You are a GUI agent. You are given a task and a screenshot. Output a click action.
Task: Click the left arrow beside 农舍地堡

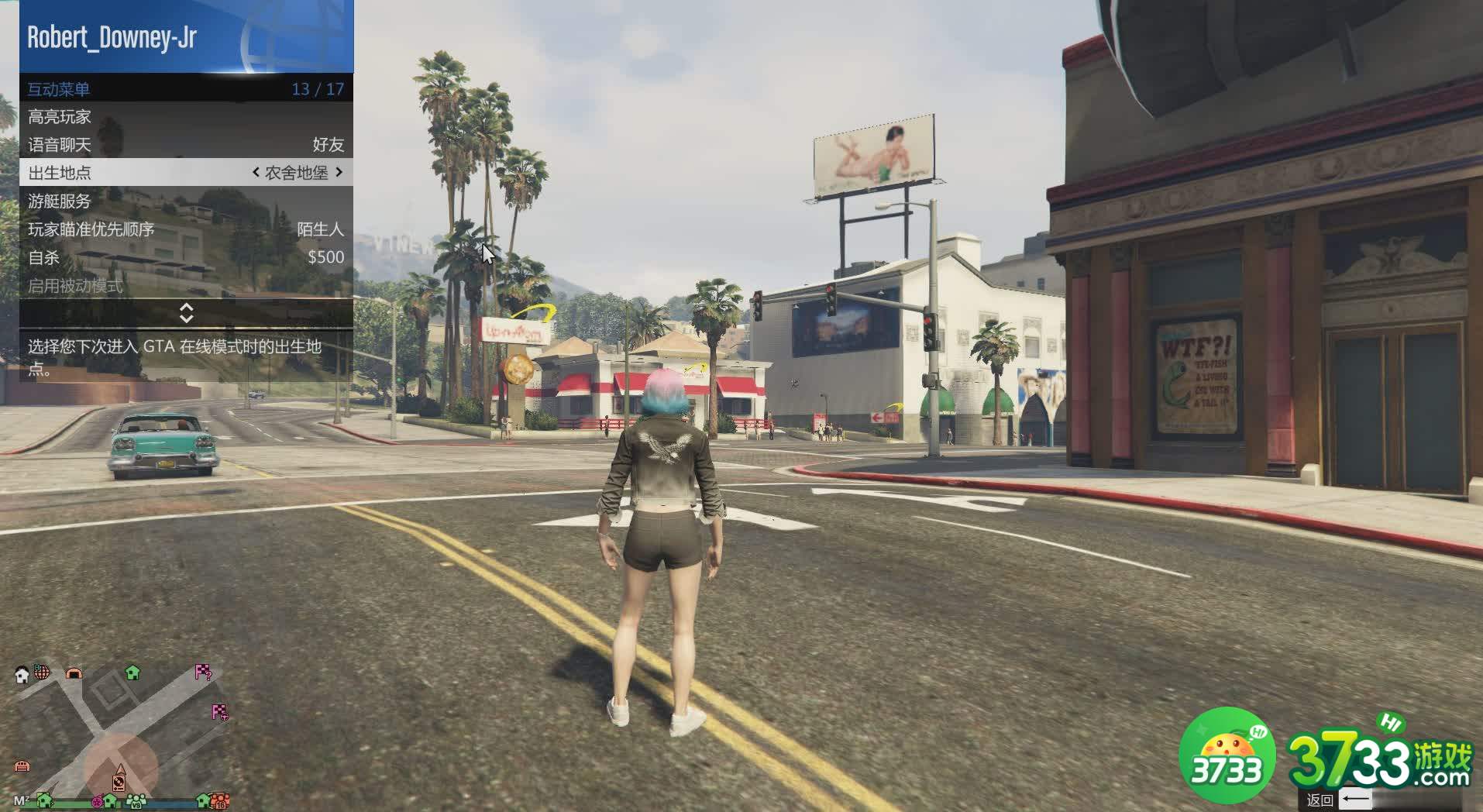(256, 173)
